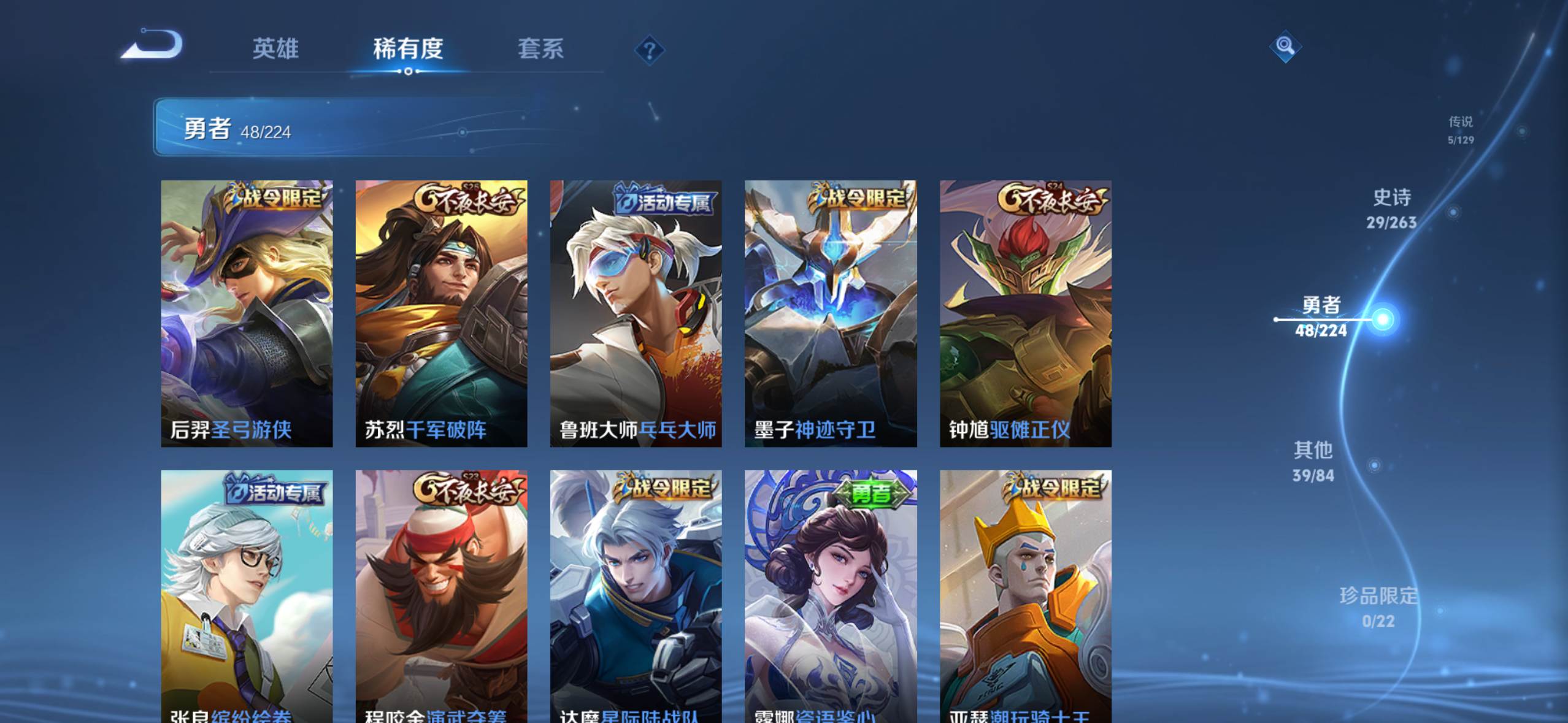The image size is (1568, 723).
Task: Select the 稀有度 tab
Action: (x=408, y=49)
